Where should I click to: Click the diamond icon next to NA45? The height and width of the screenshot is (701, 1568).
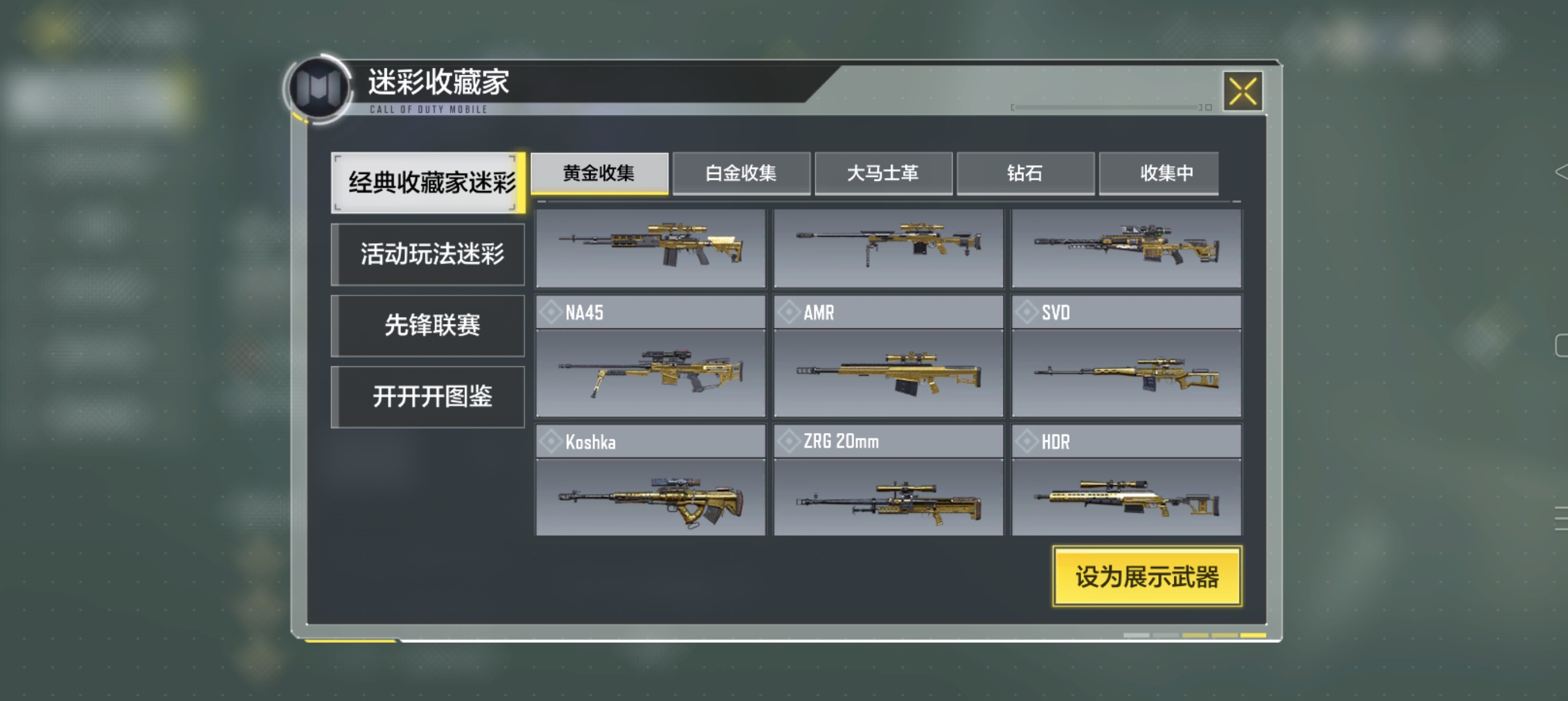click(551, 312)
